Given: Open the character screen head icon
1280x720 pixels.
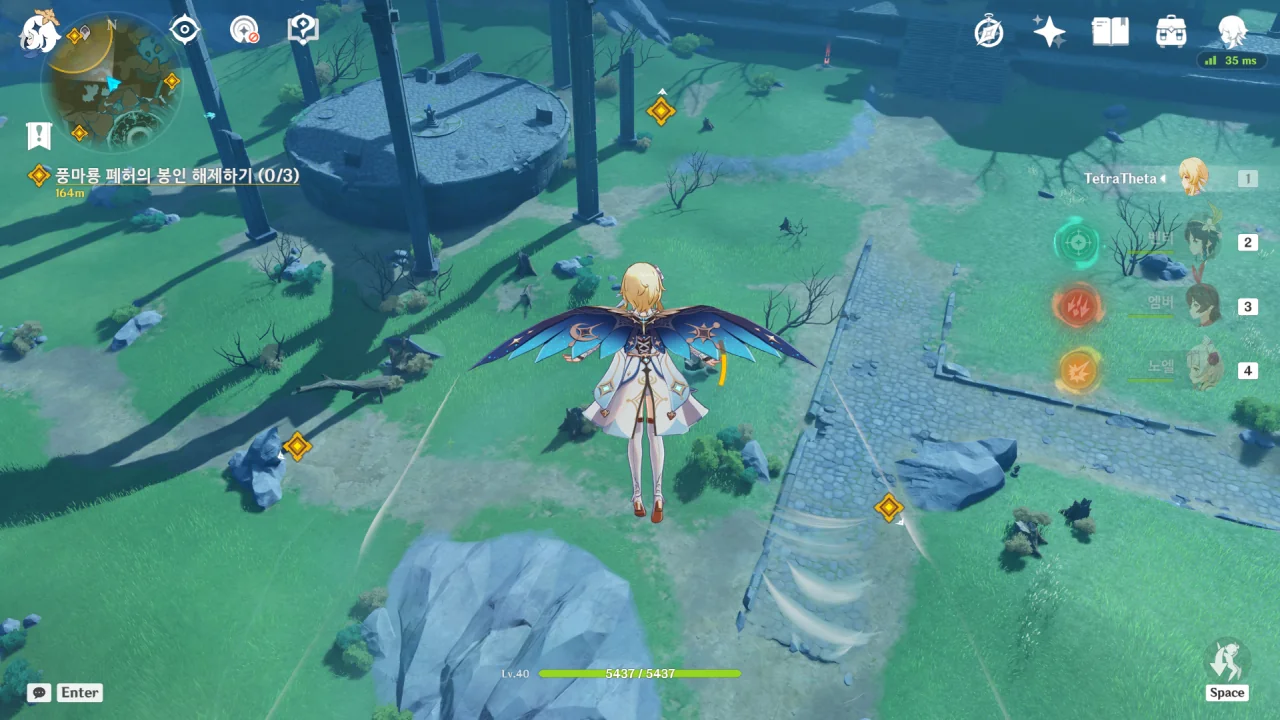Looking at the screenshot, I should (x=1232, y=32).
